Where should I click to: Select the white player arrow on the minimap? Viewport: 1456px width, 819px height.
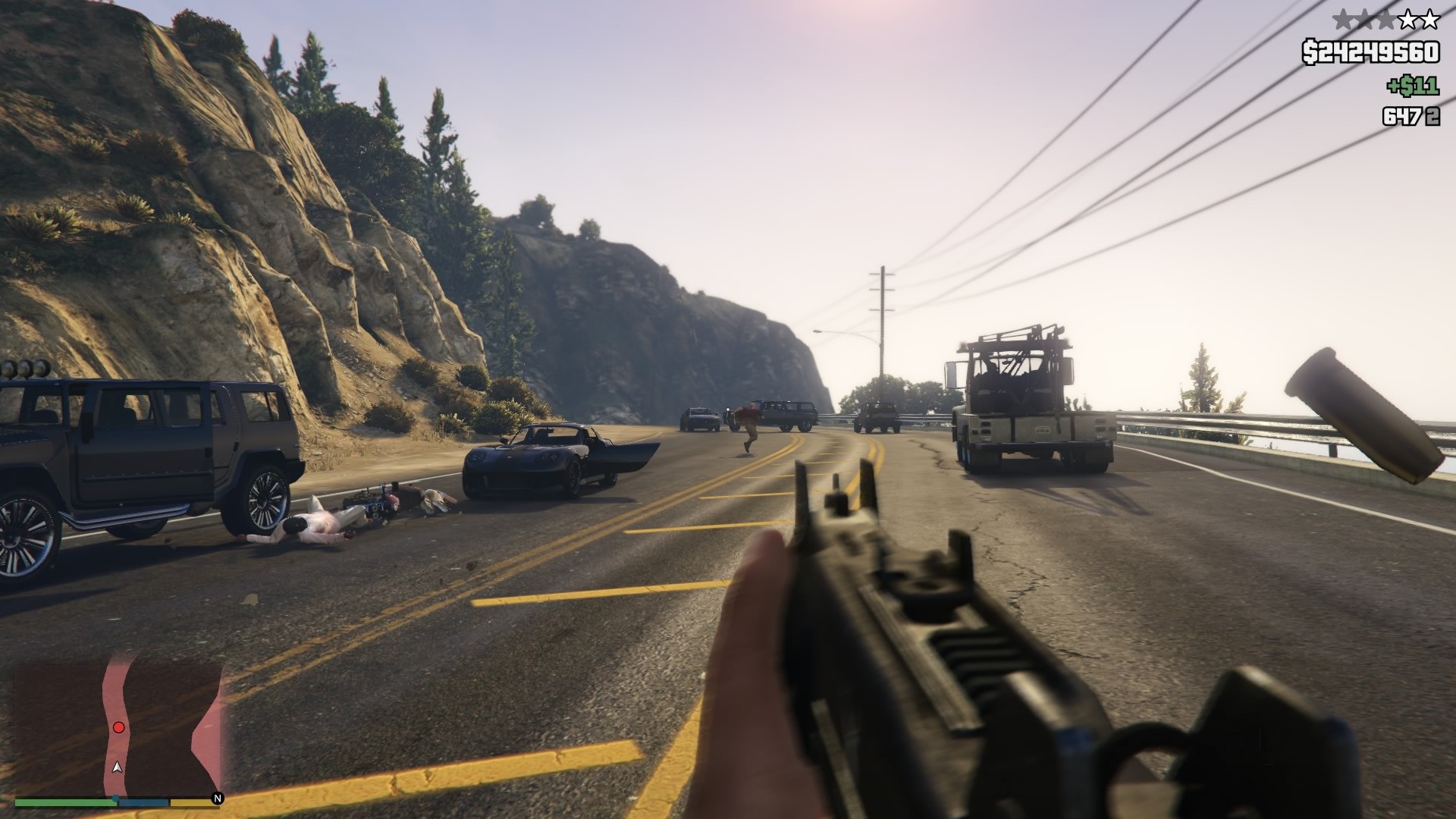[x=118, y=767]
